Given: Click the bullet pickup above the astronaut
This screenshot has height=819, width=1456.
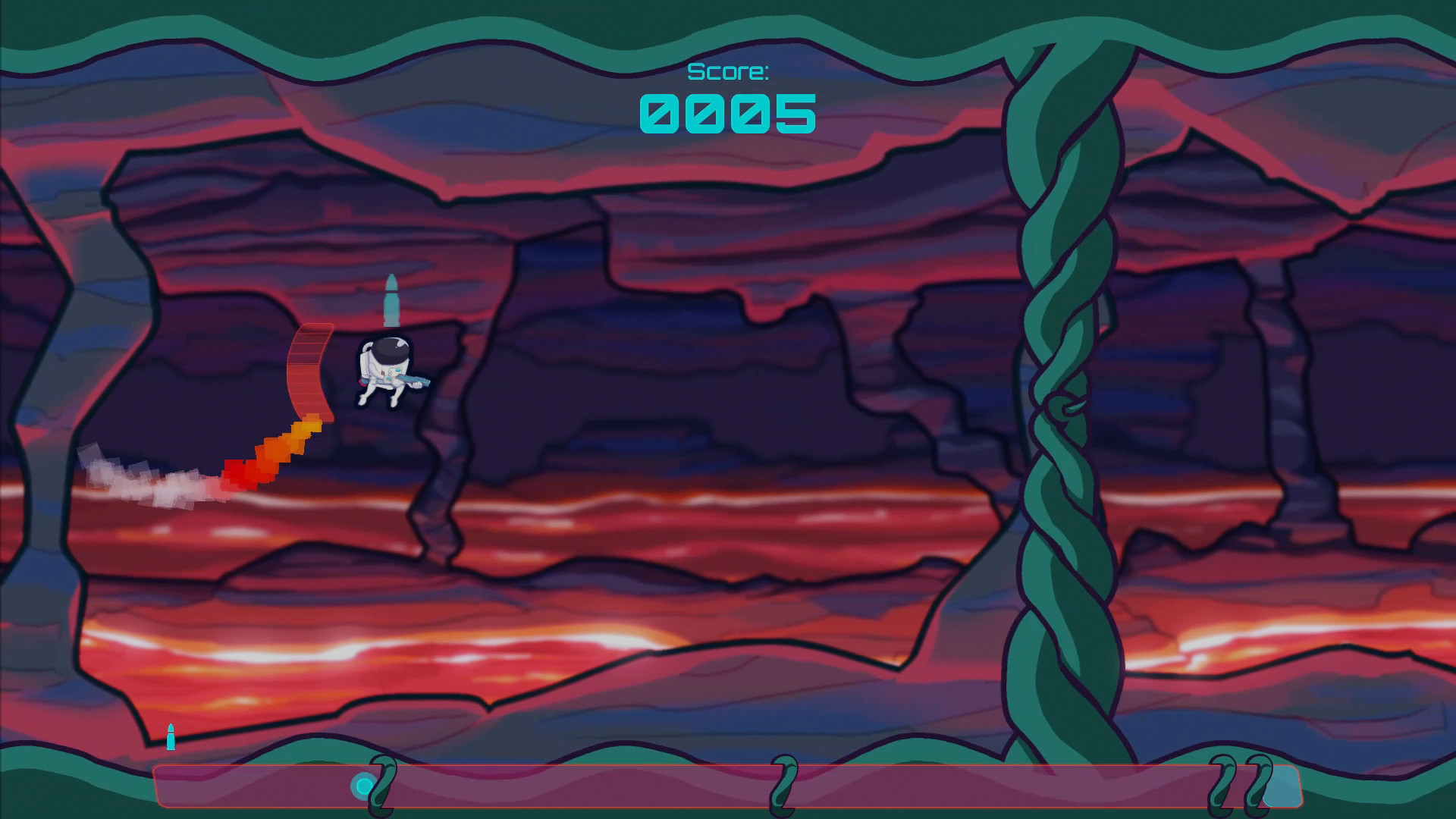Looking at the screenshot, I should [x=393, y=300].
